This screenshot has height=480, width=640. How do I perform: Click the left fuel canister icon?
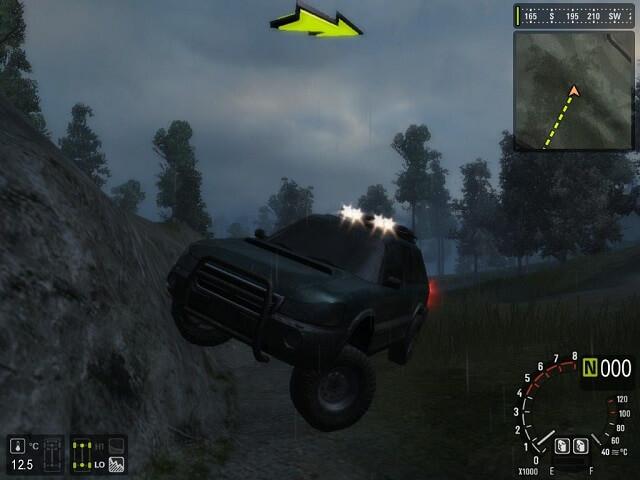[561, 445]
